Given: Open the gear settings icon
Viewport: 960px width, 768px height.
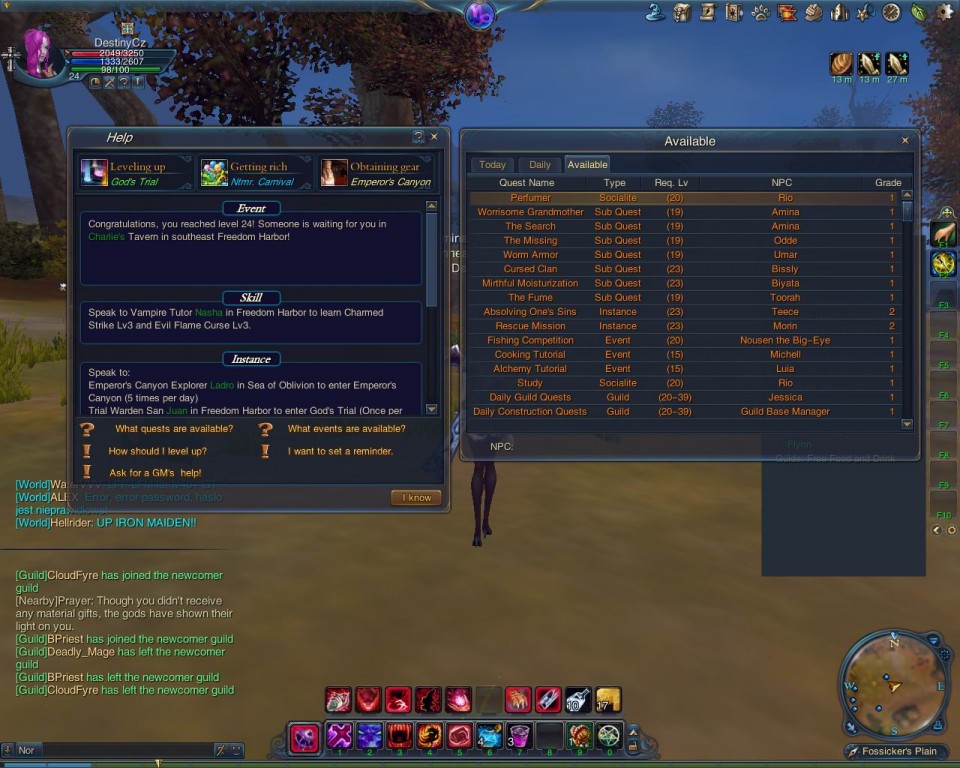Looking at the screenshot, I should pos(944,12).
